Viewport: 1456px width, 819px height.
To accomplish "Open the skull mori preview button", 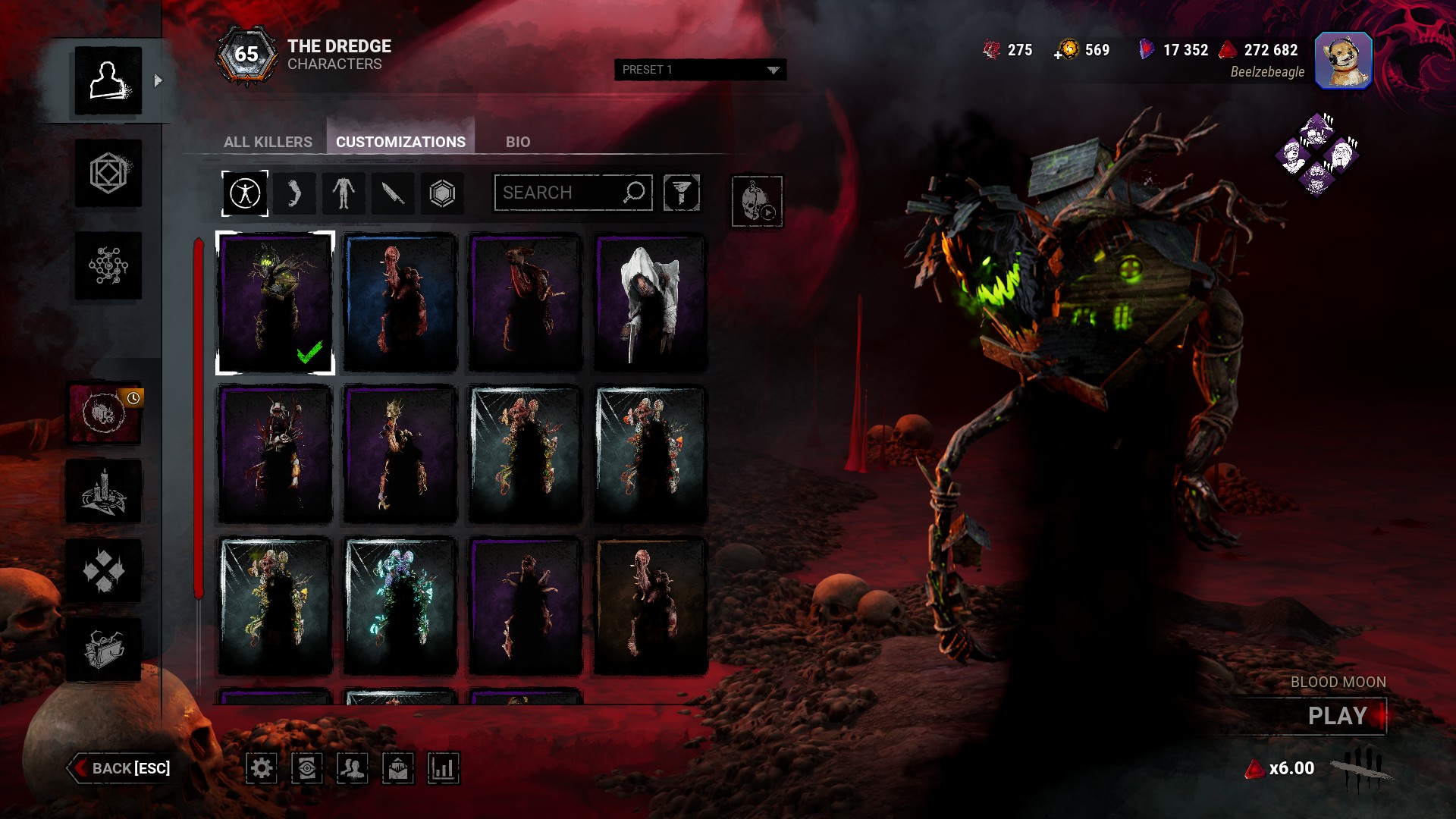I will 757,201.
